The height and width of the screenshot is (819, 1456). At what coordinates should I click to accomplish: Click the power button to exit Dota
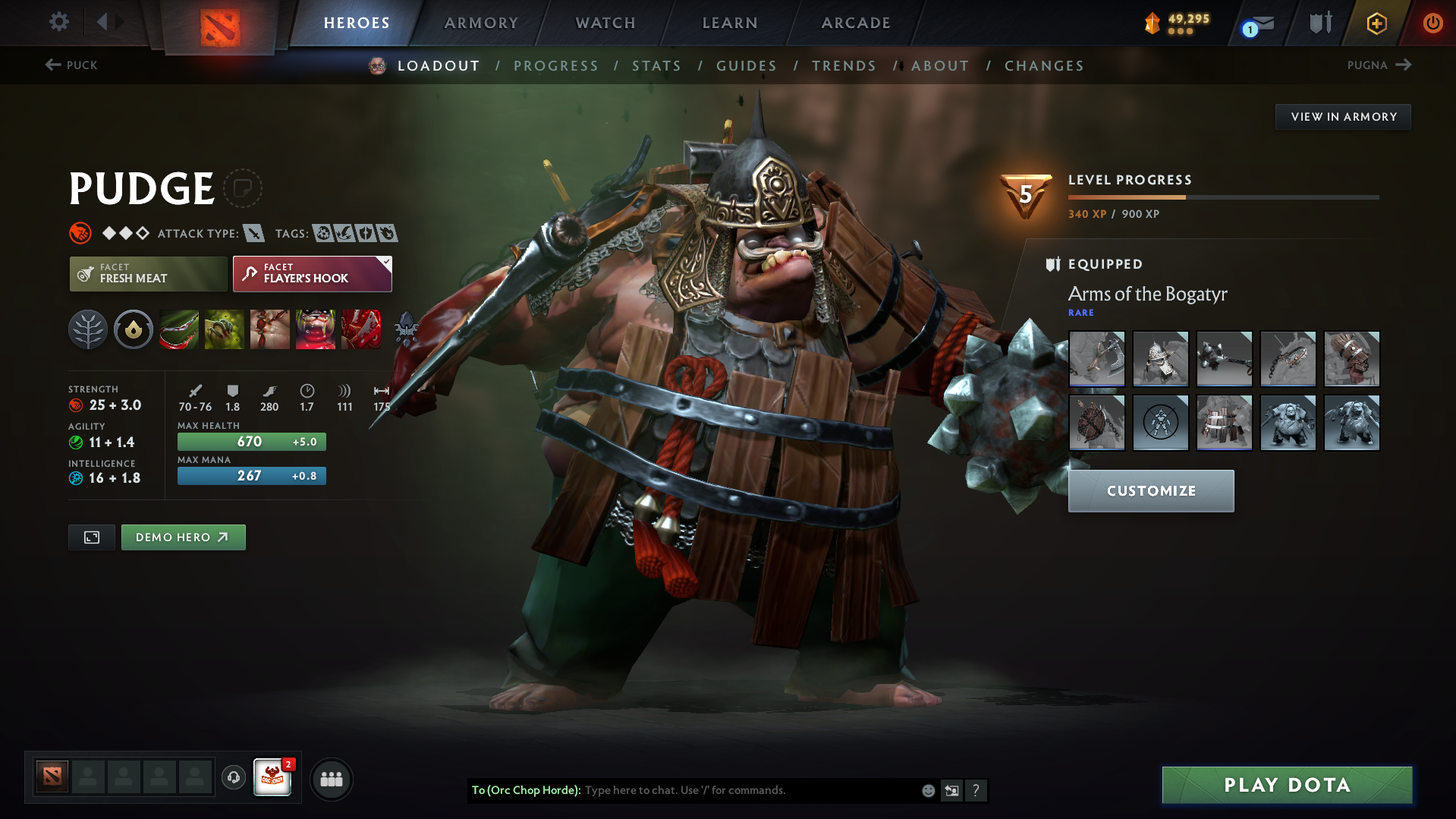coord(1432,23)
